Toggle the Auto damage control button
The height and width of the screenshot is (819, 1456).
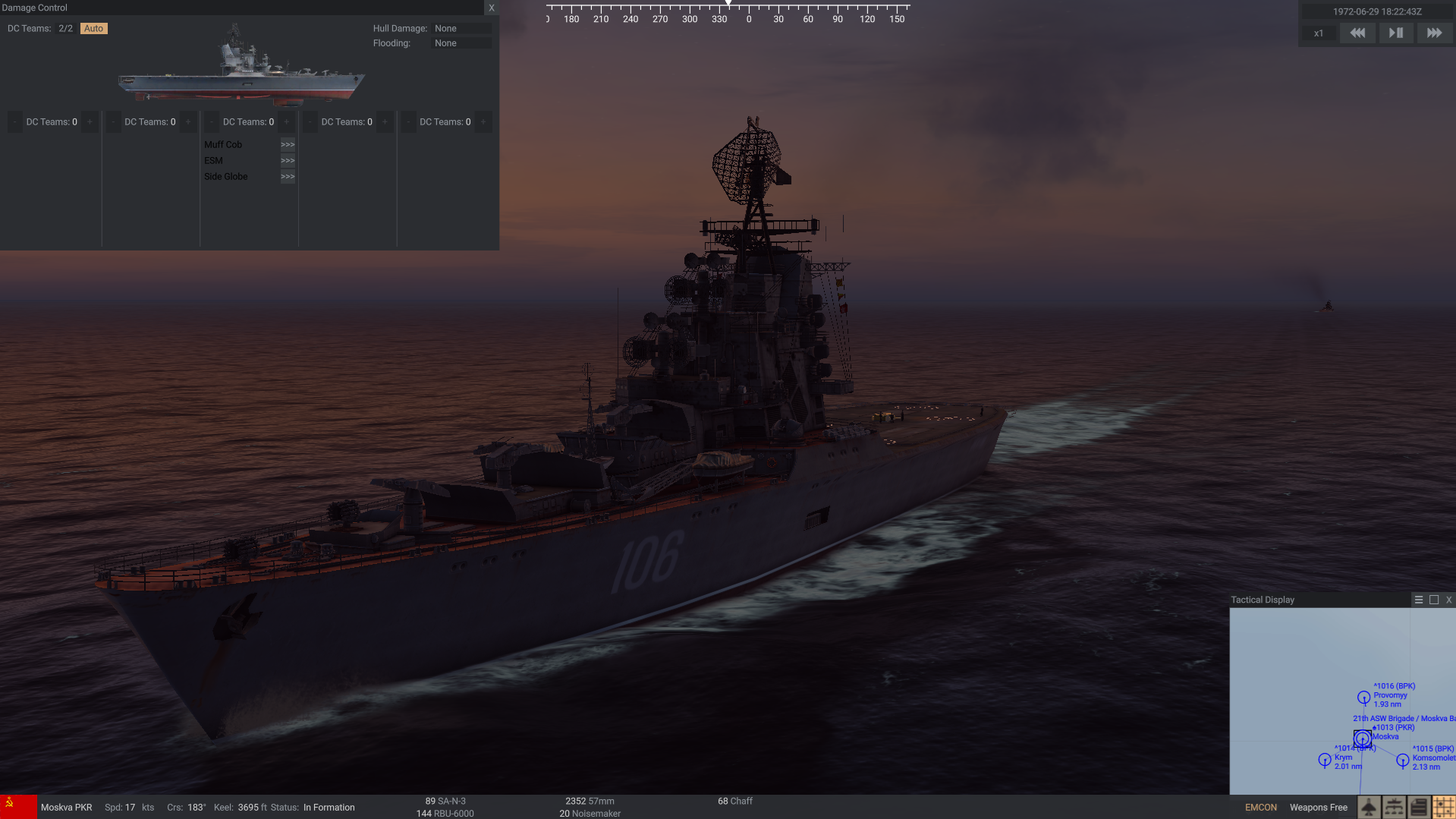(93, 29)
